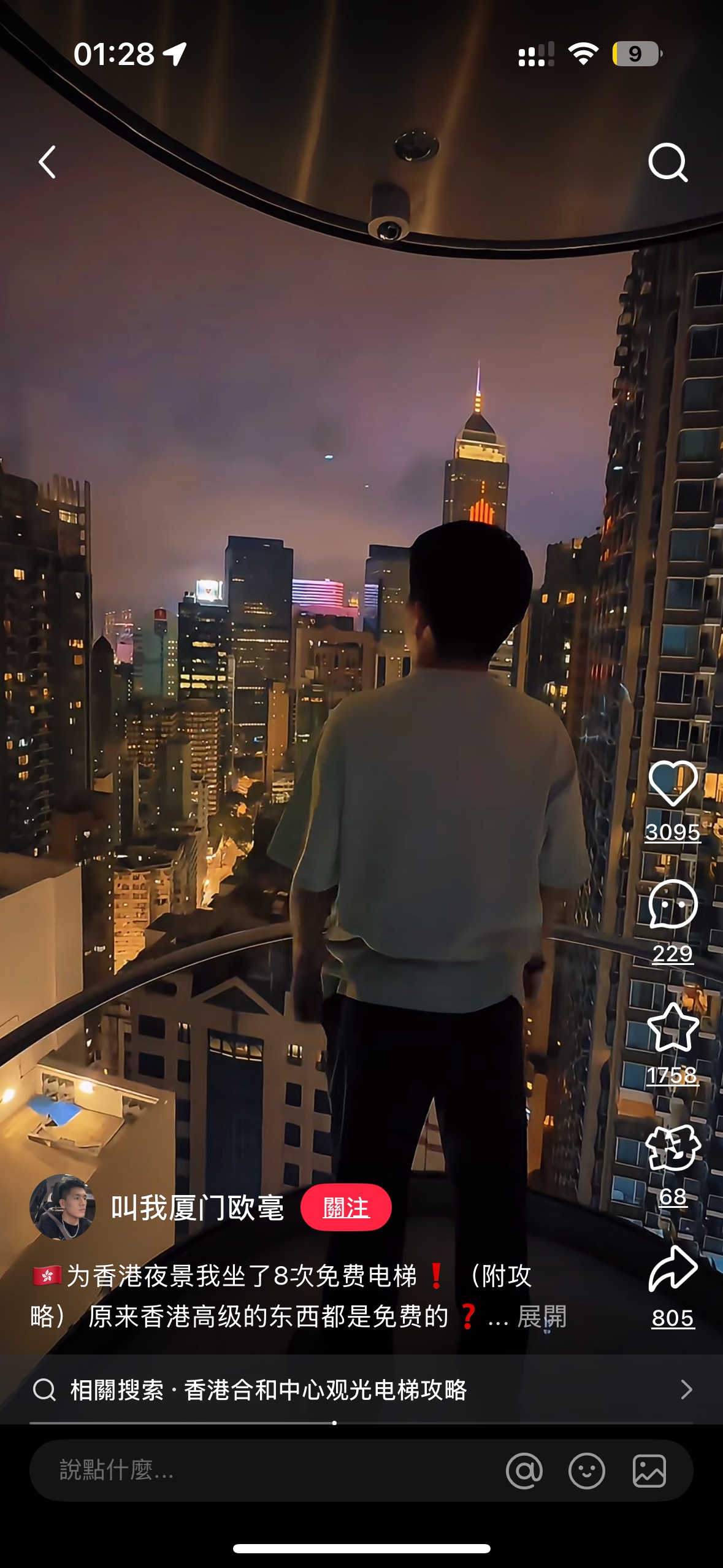Tap the @ mention icon
This screenshot has width=723, height=1568.
(x=524, y=1470)
